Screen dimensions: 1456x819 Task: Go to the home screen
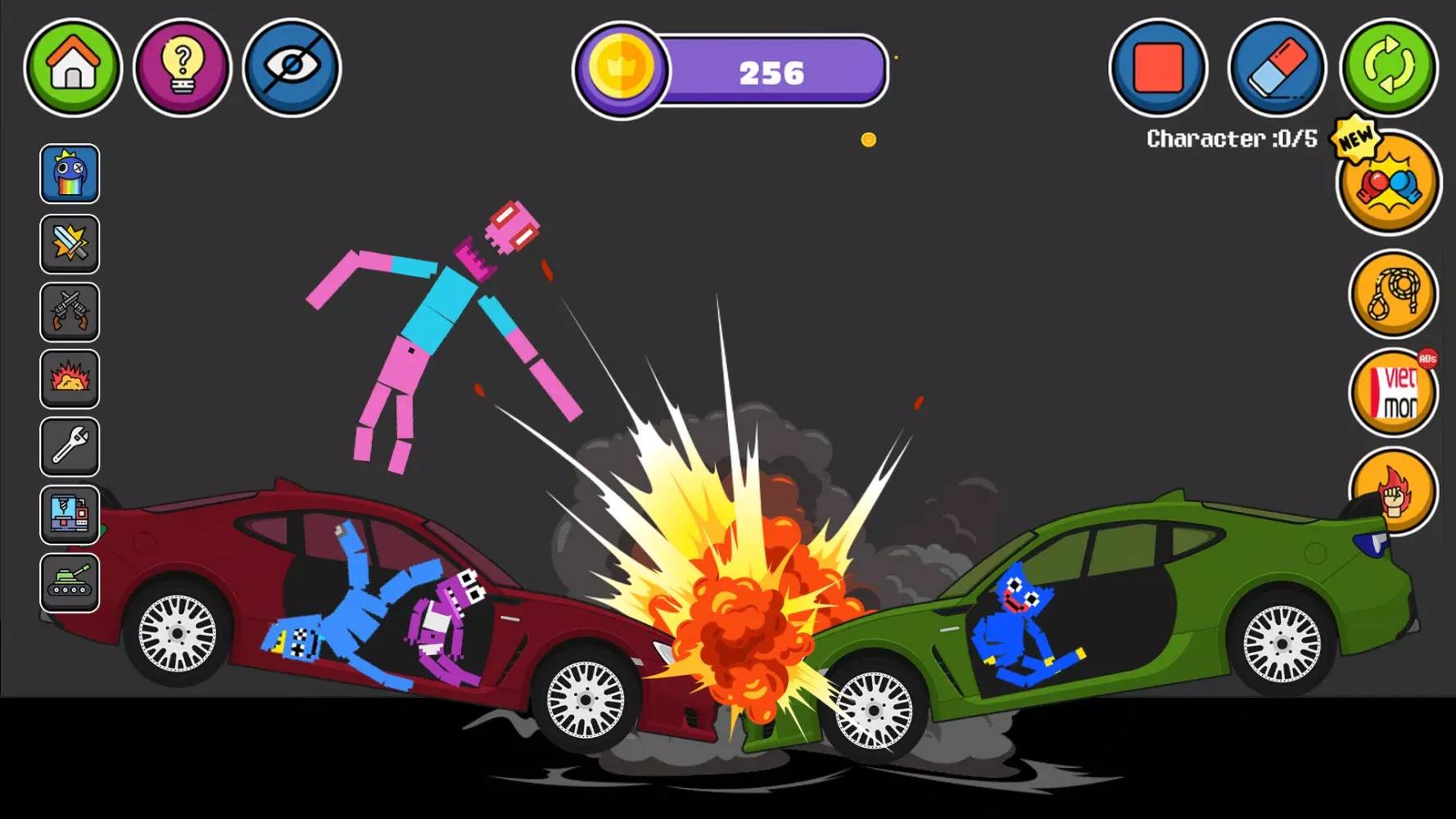73,67
